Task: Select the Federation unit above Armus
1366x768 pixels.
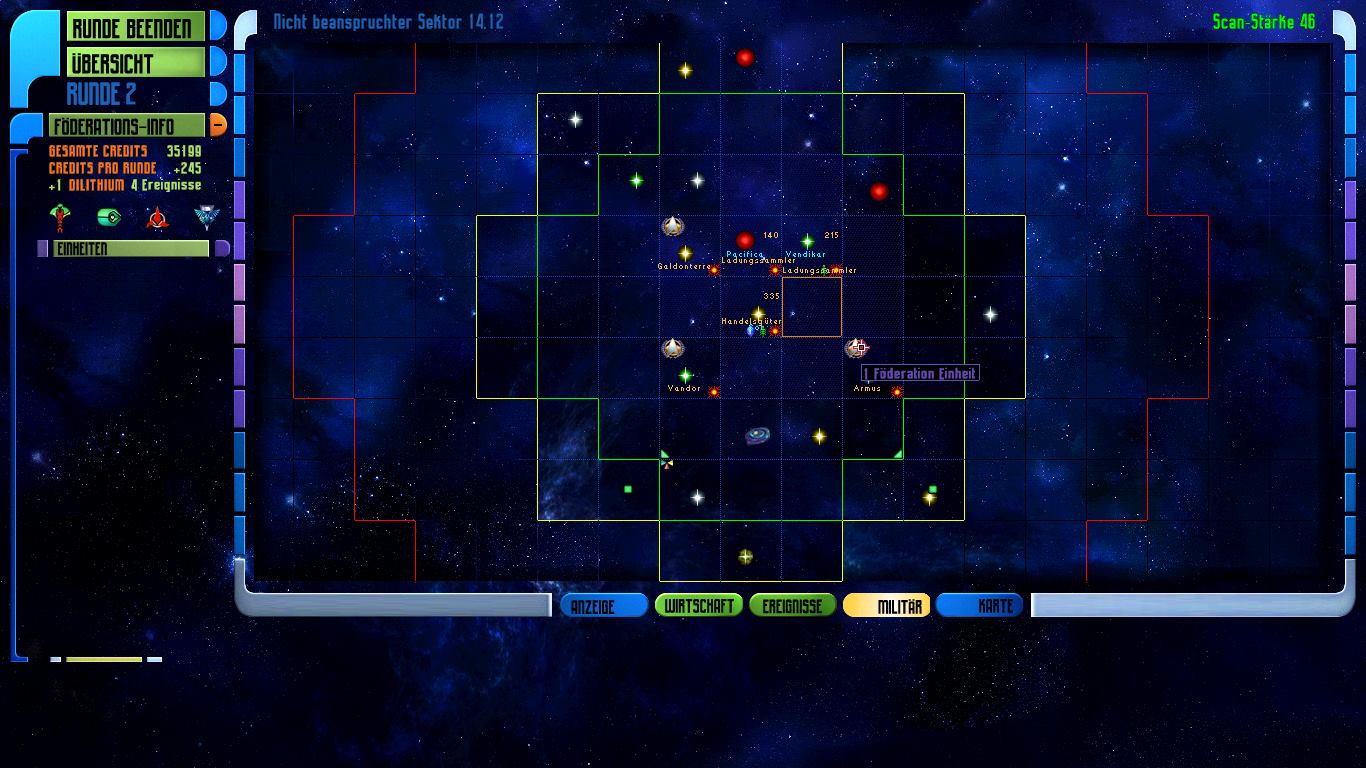Action: [855, 348]
